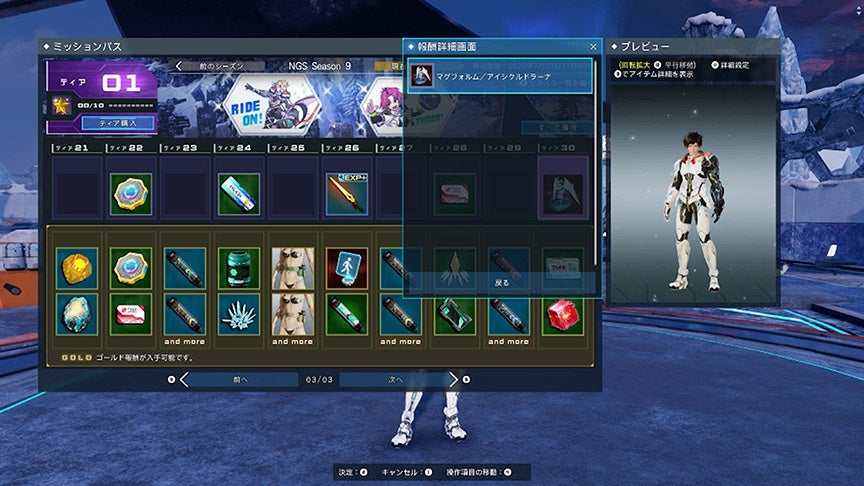Choose the red and white ticket reward

coord(130,314)
